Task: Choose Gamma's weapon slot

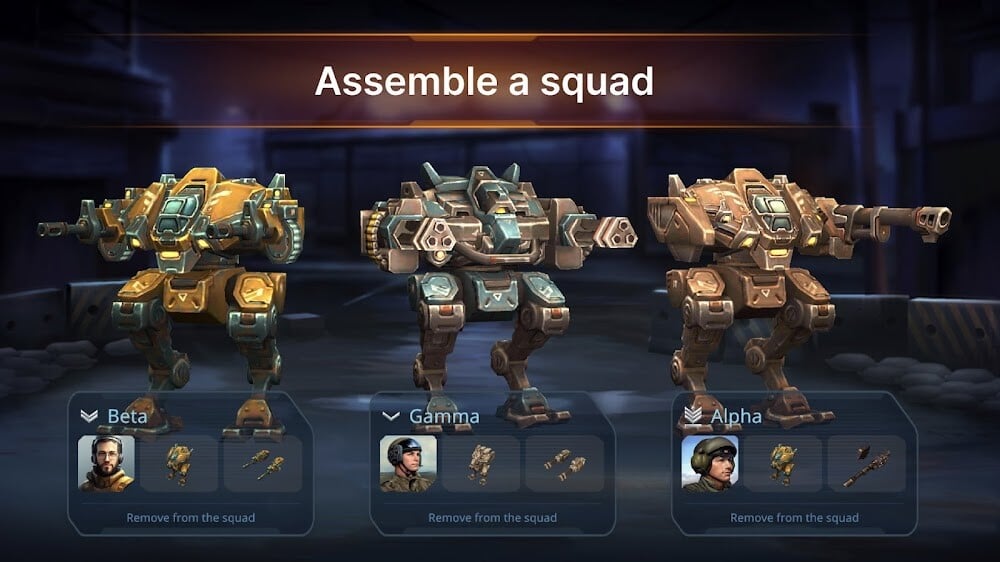Action: (565, 463)
